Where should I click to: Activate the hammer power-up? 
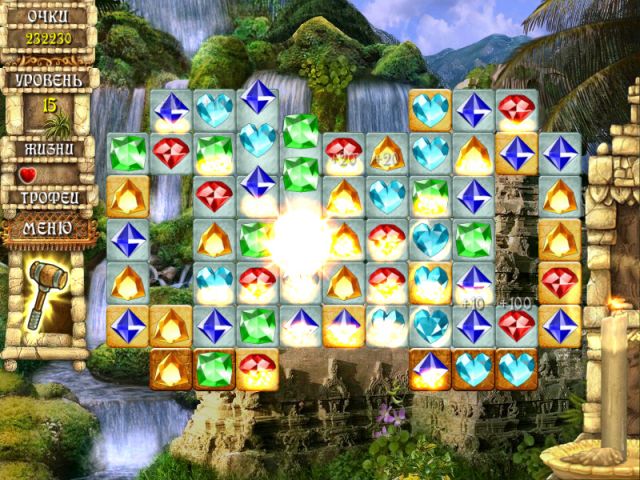click(46, 292)
